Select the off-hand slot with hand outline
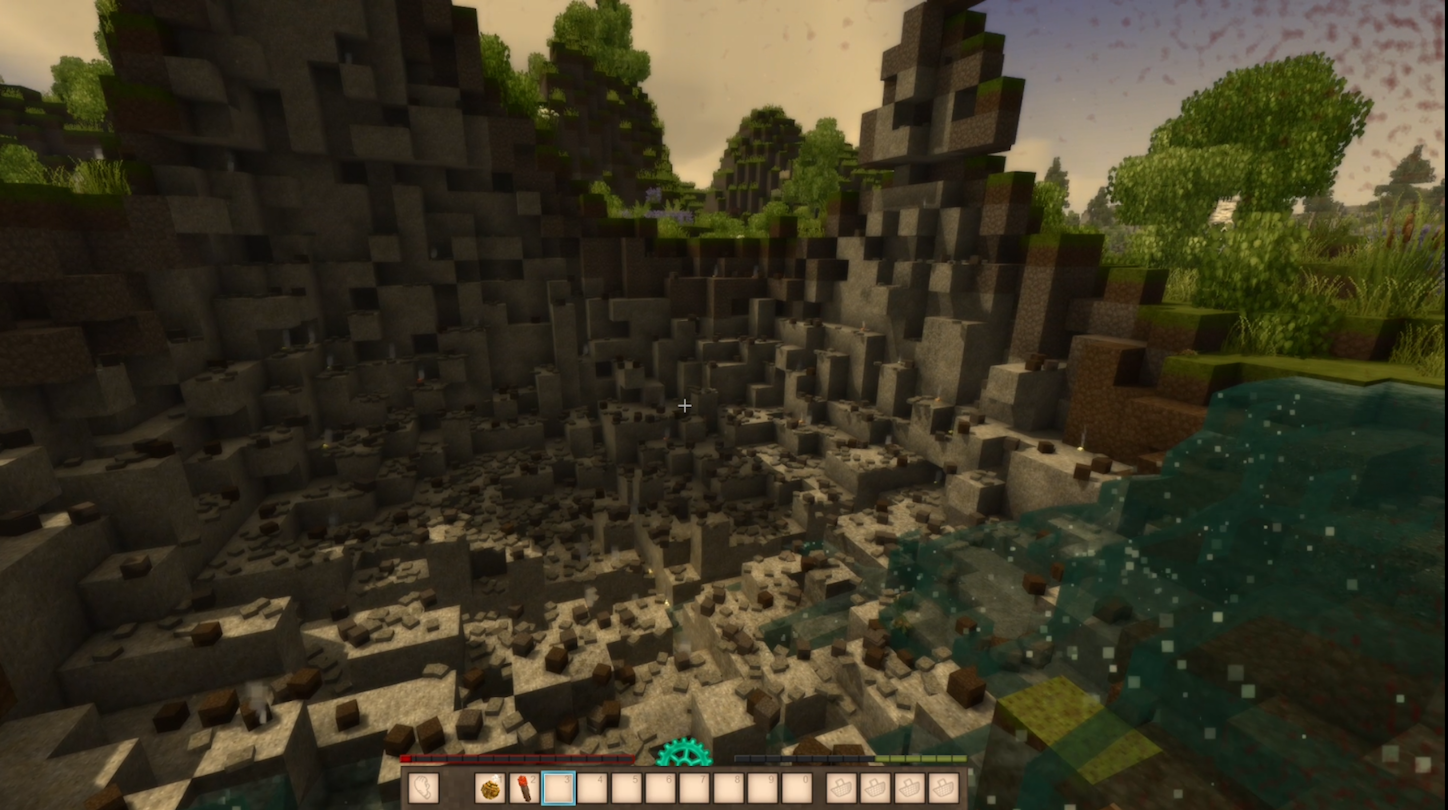This screenshot has height=810, width=1448. click(x=424, y=788)
